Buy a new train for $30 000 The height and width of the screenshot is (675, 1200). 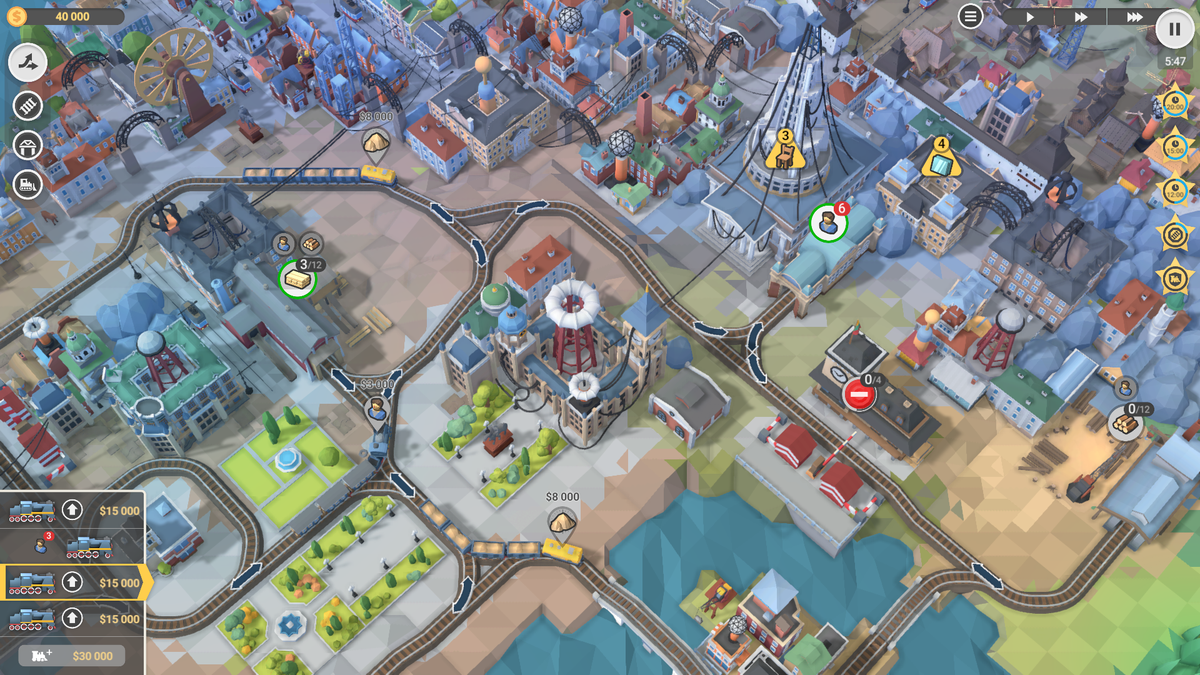(72, 655)
